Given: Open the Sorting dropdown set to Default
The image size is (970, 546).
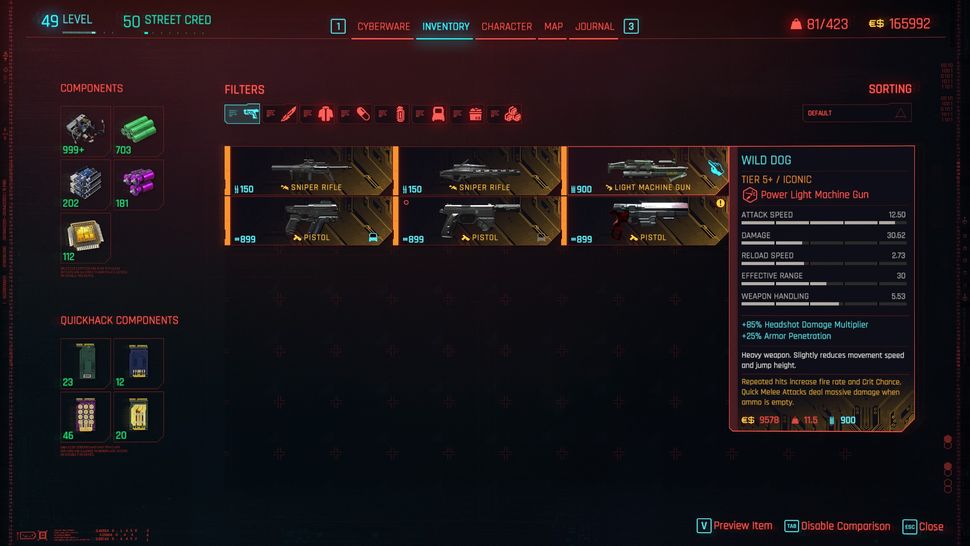Looking at the screenshot, I should [857, 113].
